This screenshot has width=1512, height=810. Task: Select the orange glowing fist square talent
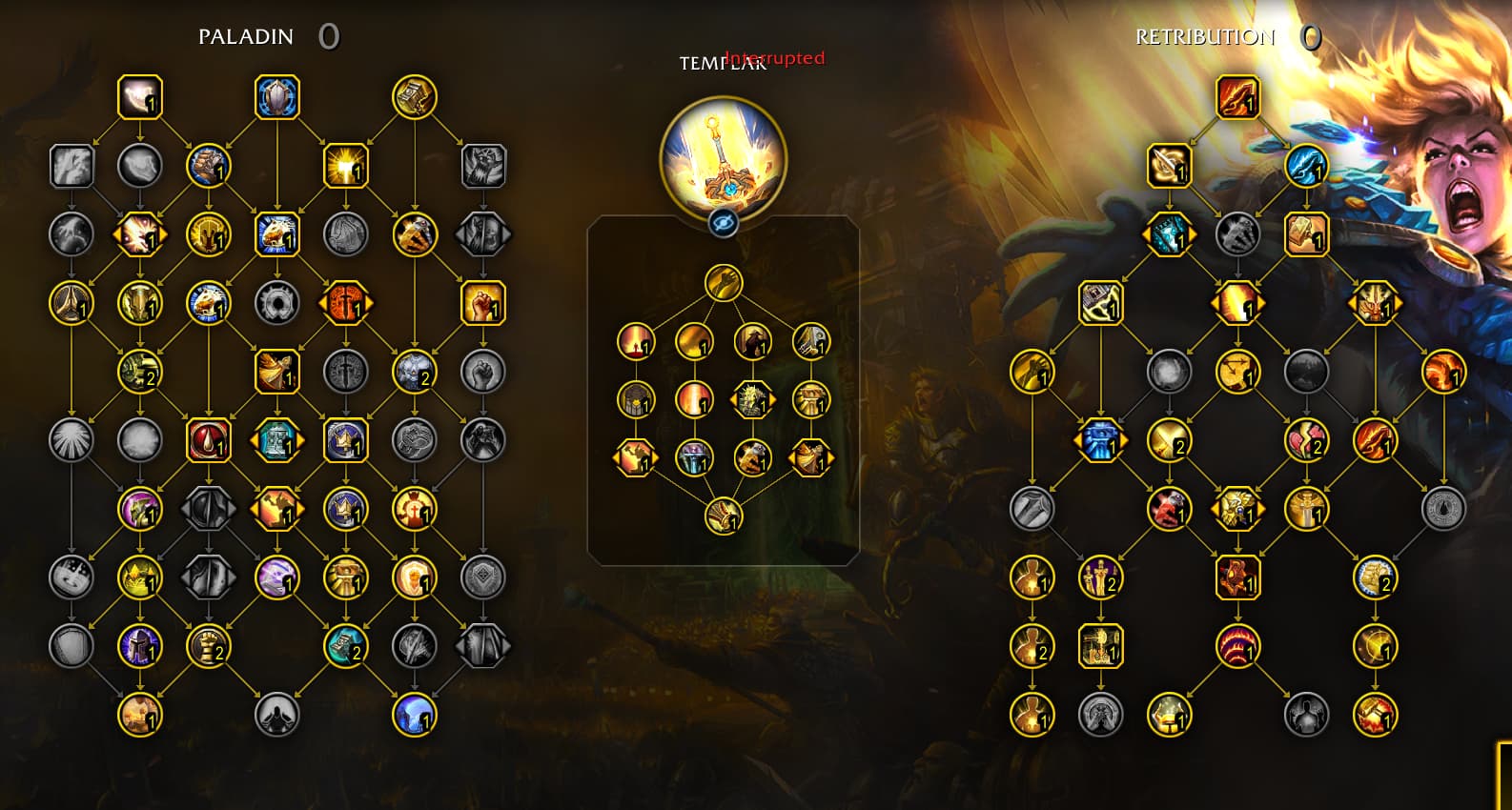(x=483, y=303)
